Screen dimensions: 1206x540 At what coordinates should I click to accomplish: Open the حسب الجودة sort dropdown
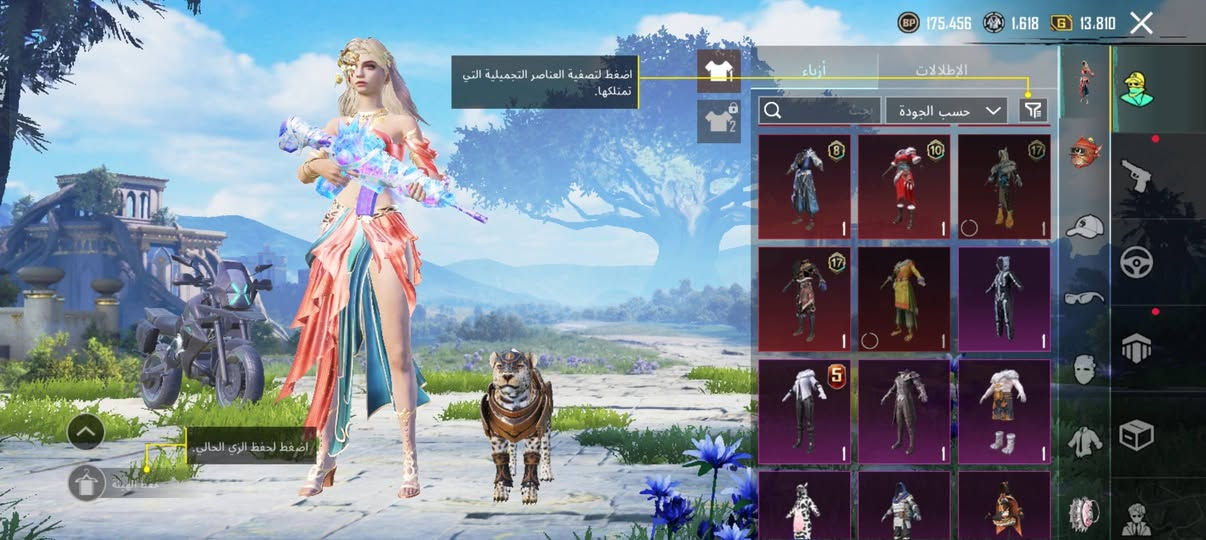pyautogui.click(x=945, y=110)
